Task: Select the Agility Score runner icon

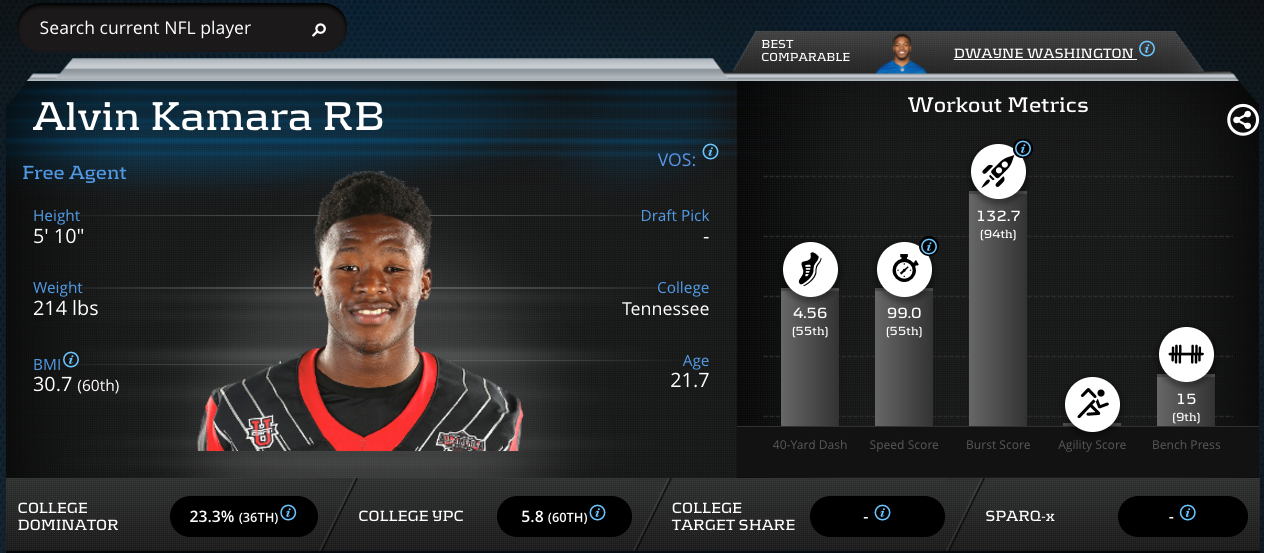Action: click(x=1092, y=404)
